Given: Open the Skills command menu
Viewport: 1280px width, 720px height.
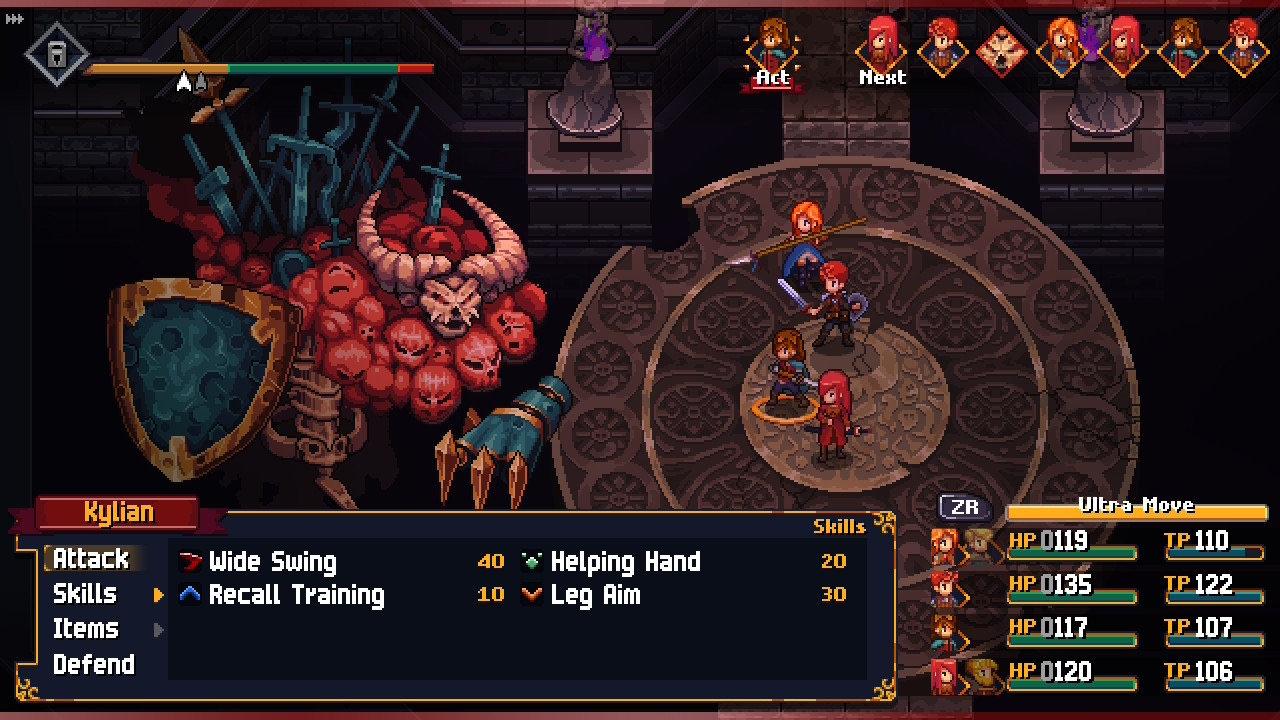Looking at the screenshot, I should tap(85, 594).
